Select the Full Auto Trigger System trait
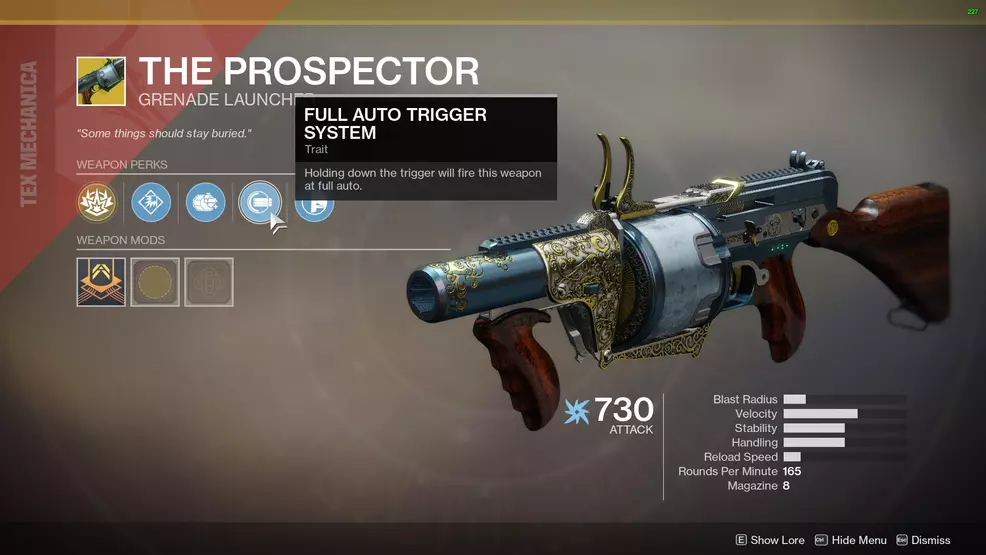This screenshot has height=555, width=986. [259, 203]
